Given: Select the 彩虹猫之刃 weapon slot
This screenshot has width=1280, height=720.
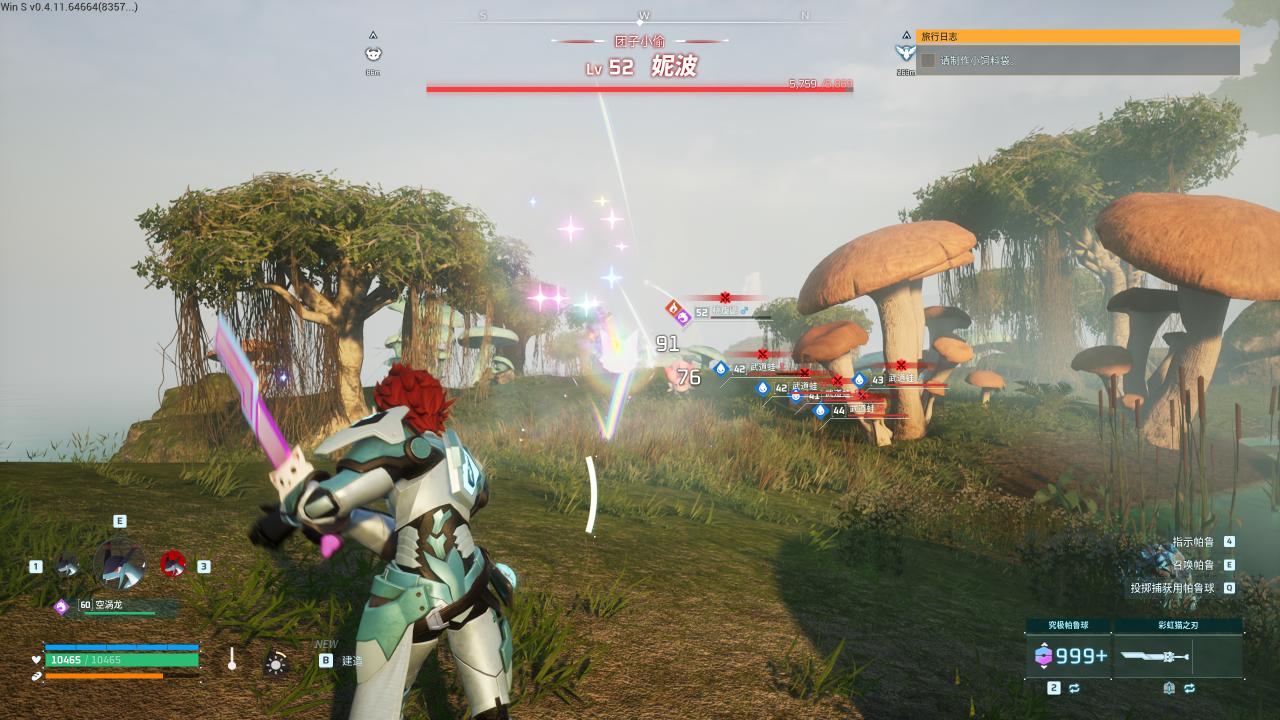Looking at the screenshot, I should point(1154,656).
